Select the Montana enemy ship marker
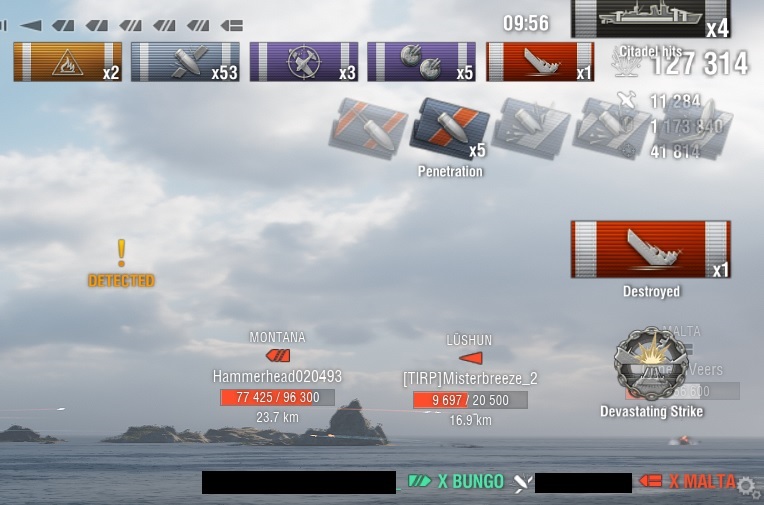 tap(277, 355)
